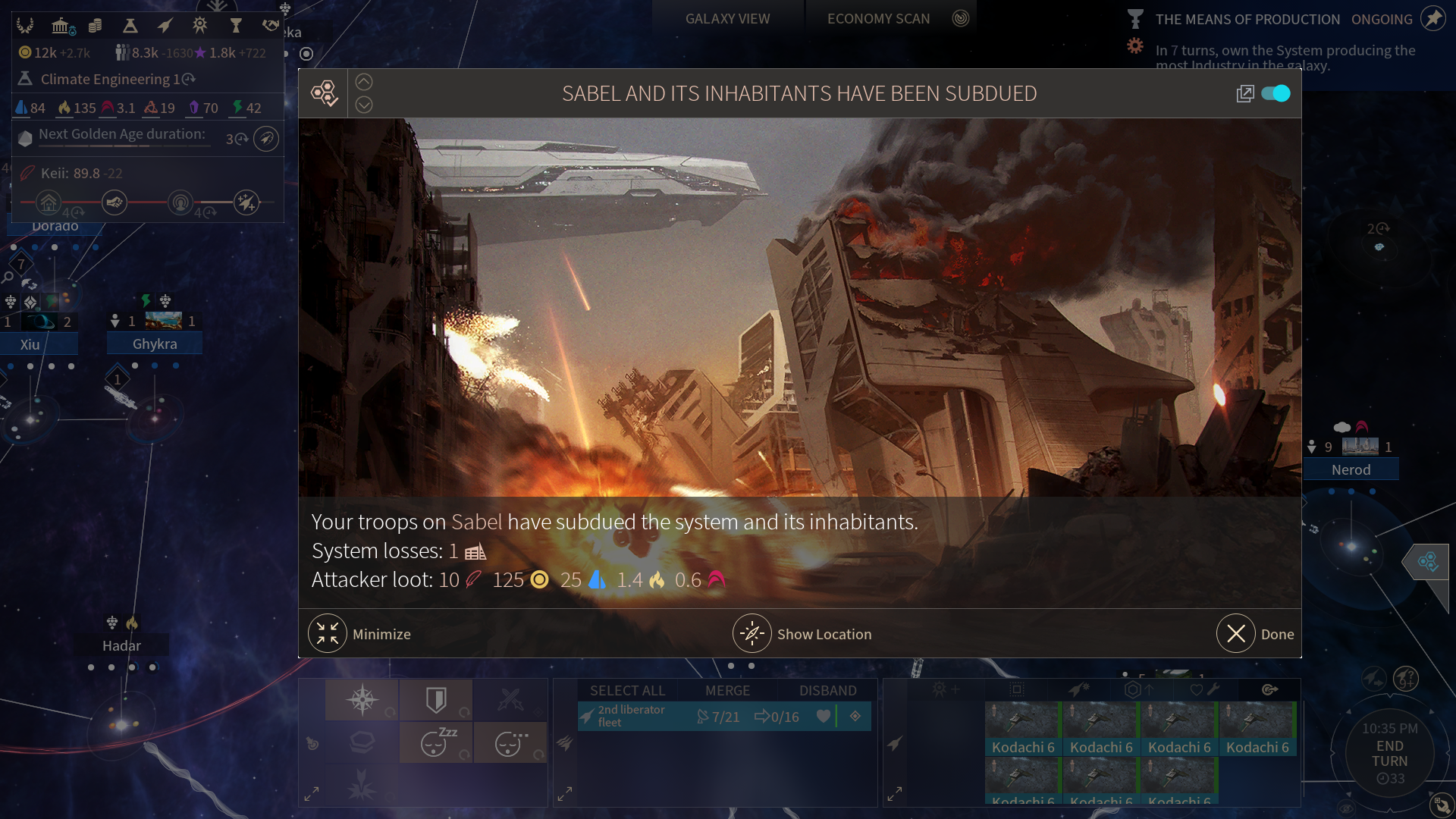Go to previous notification with up arrow
This screenshot has width=1456, height=819.
364,82
